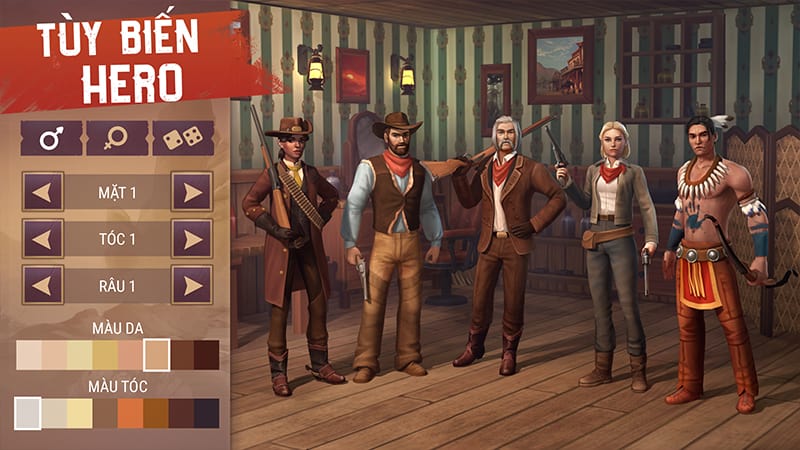Viewport: 800px width, 450px height.
Task: Randomize the hero with the dice button
Action: point(183,138)
